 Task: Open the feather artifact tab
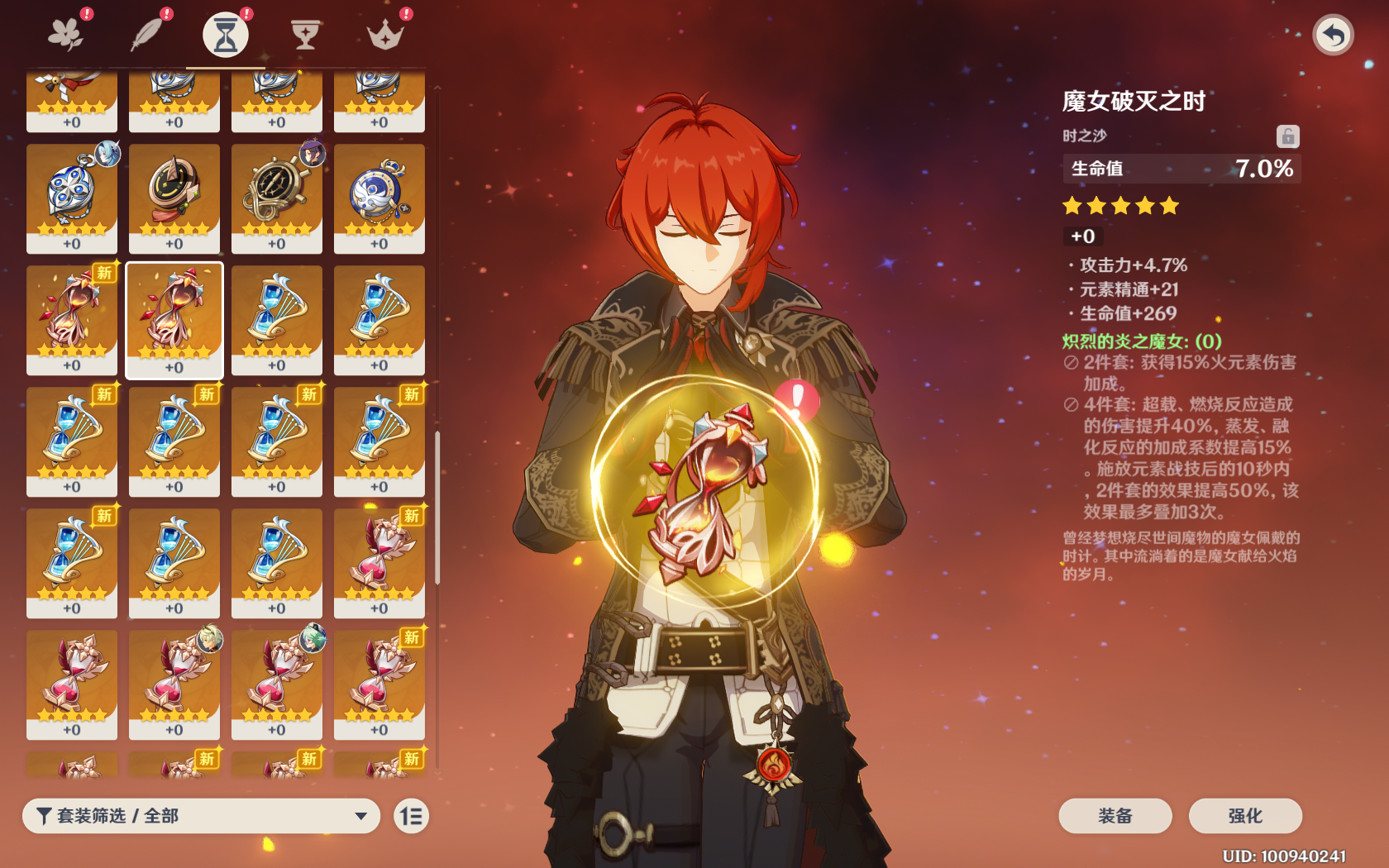[x=147, y=35]
